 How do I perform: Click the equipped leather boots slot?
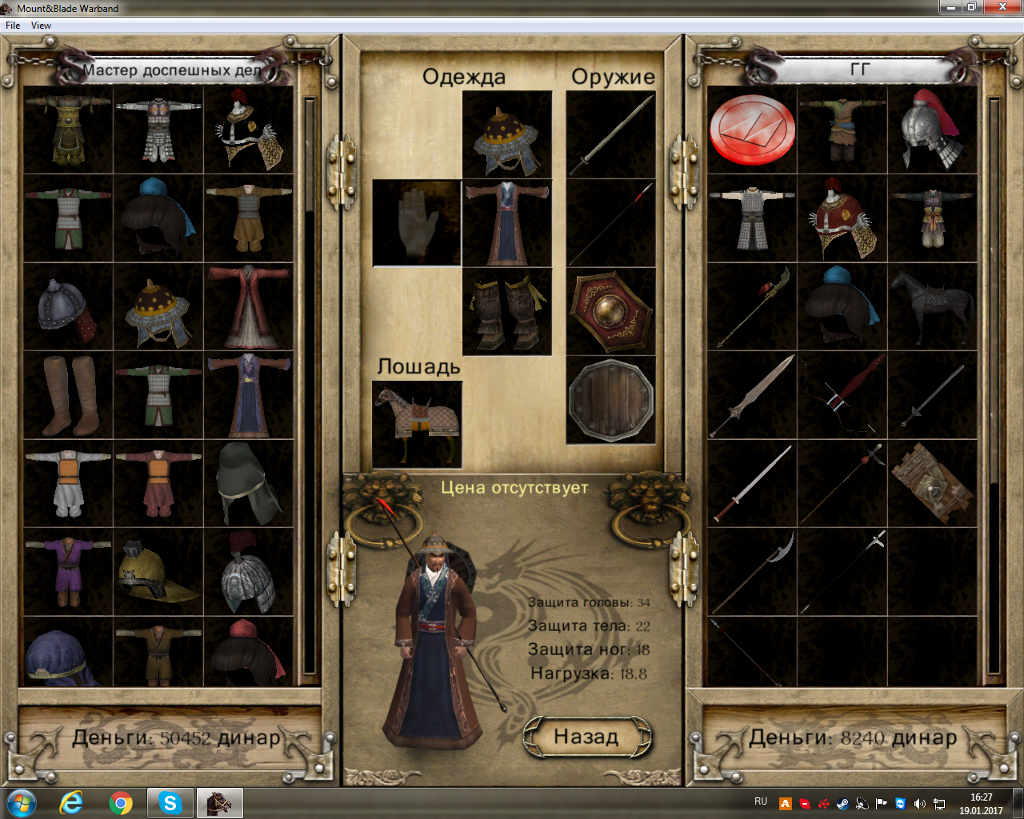[x=507, y=310]
